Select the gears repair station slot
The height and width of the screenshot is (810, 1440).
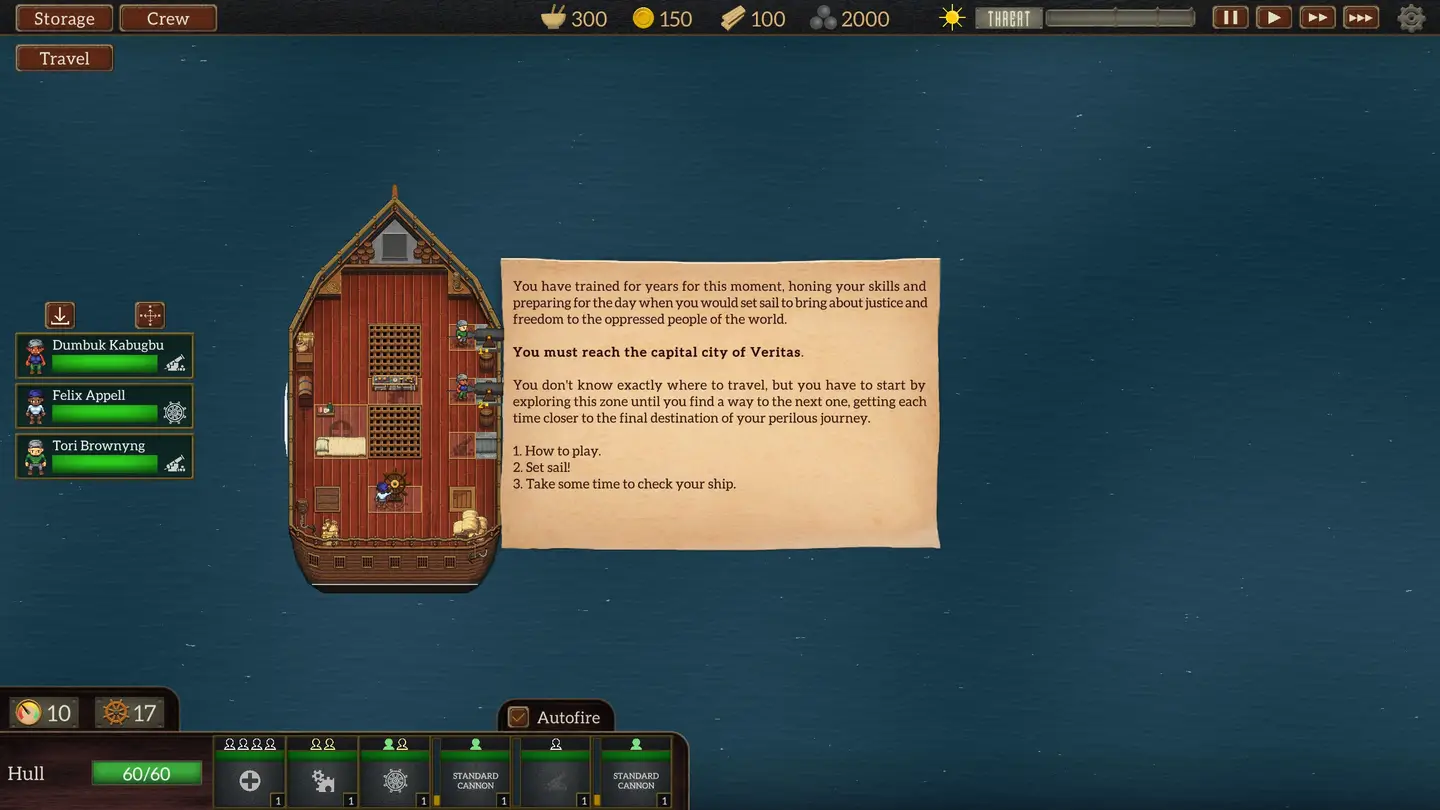tap(323, 780)
